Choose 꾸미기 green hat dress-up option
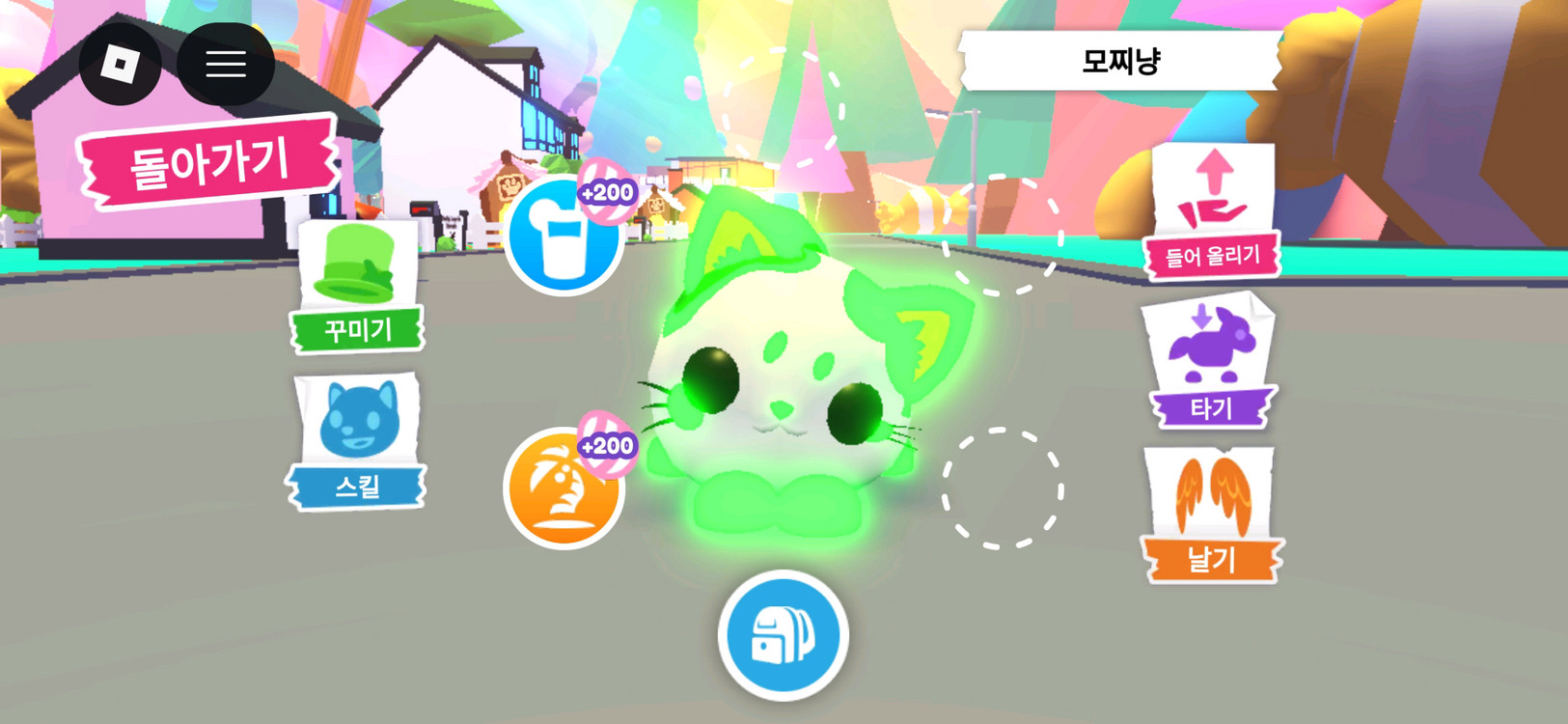 358,287
